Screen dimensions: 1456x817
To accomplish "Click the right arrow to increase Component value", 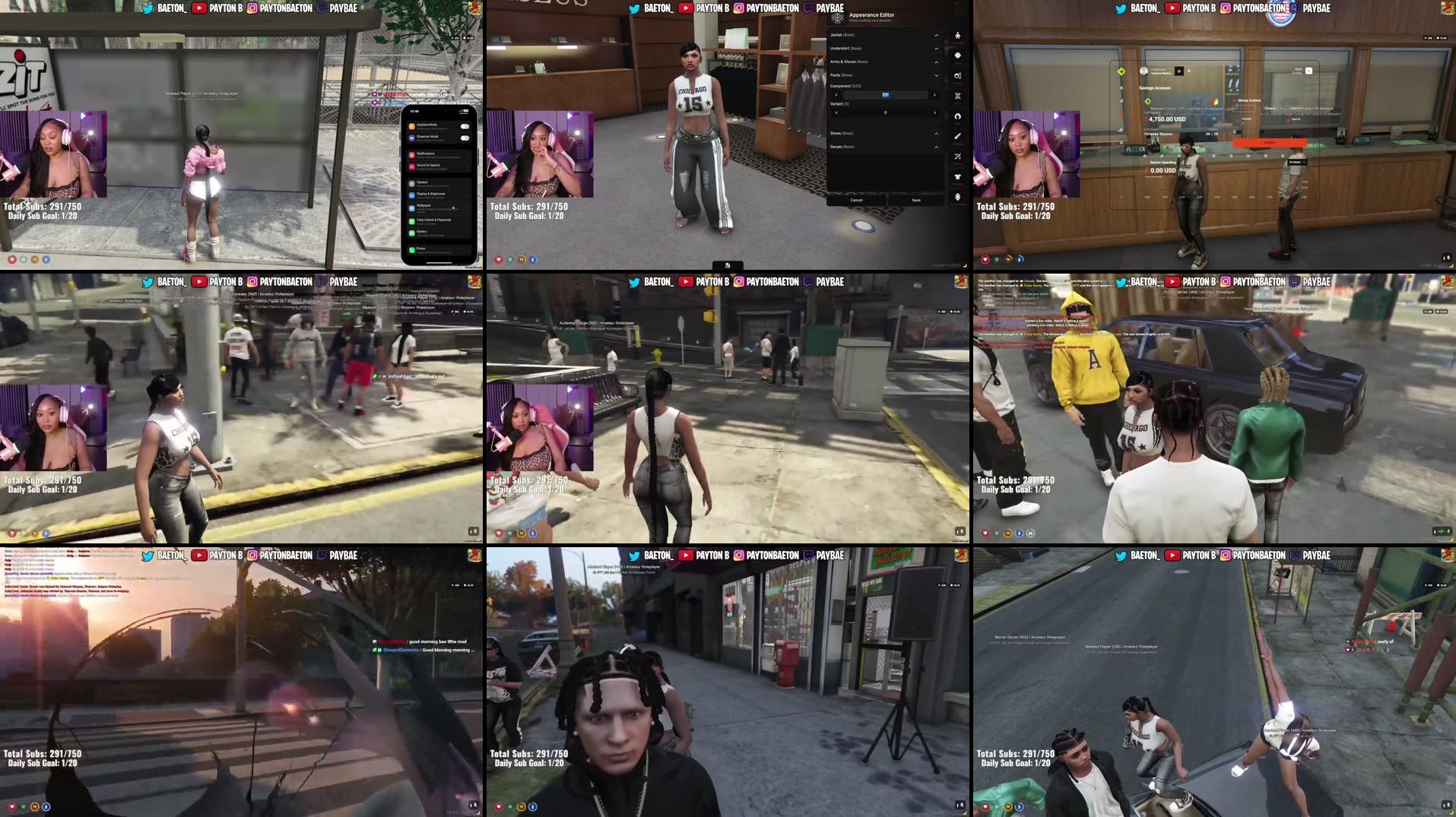I will coord(934,95).
